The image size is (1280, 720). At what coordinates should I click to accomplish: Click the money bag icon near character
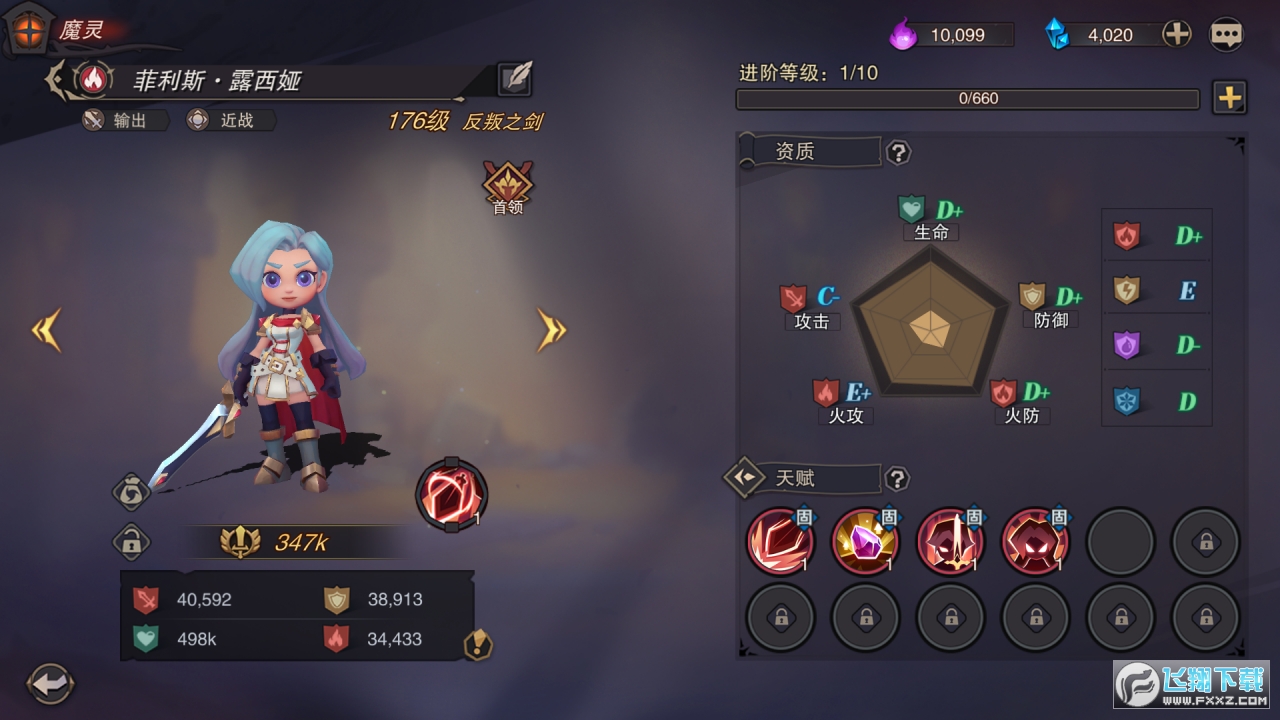pyautogui.click(x=132, y=491)
